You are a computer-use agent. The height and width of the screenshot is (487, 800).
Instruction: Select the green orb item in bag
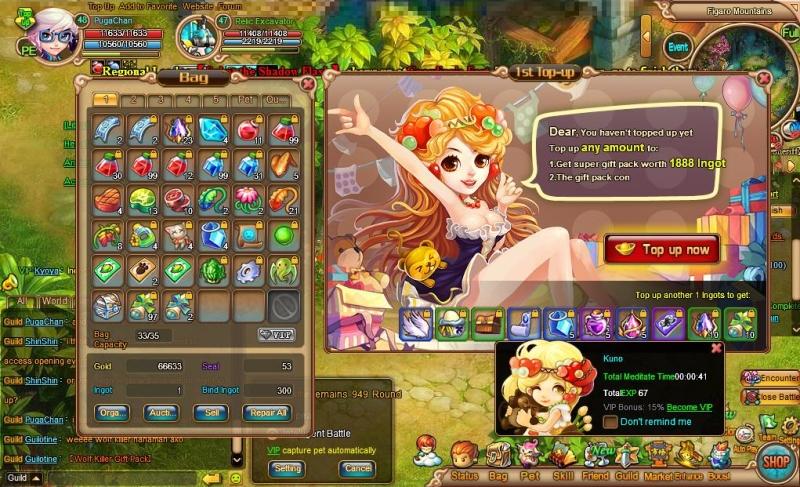click(x=284, y=235)
